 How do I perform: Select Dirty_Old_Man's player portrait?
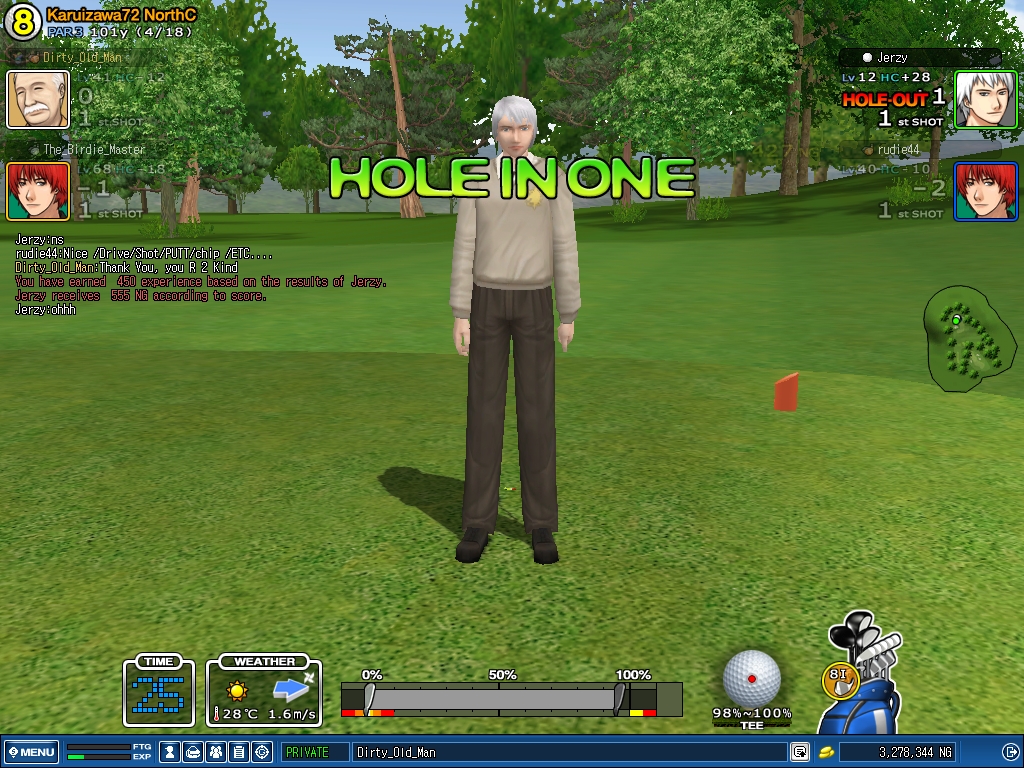38,99
